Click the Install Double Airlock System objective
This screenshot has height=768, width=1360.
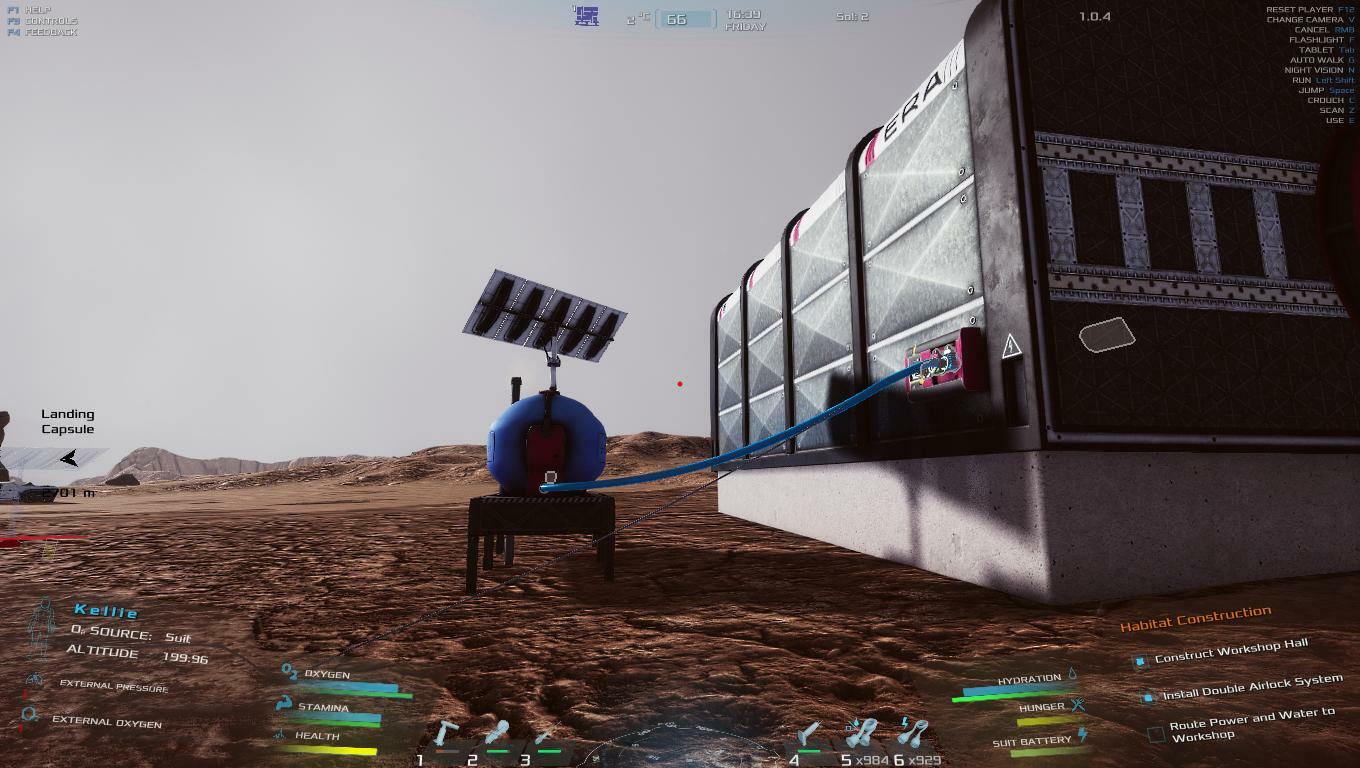tap(1252, 687)
